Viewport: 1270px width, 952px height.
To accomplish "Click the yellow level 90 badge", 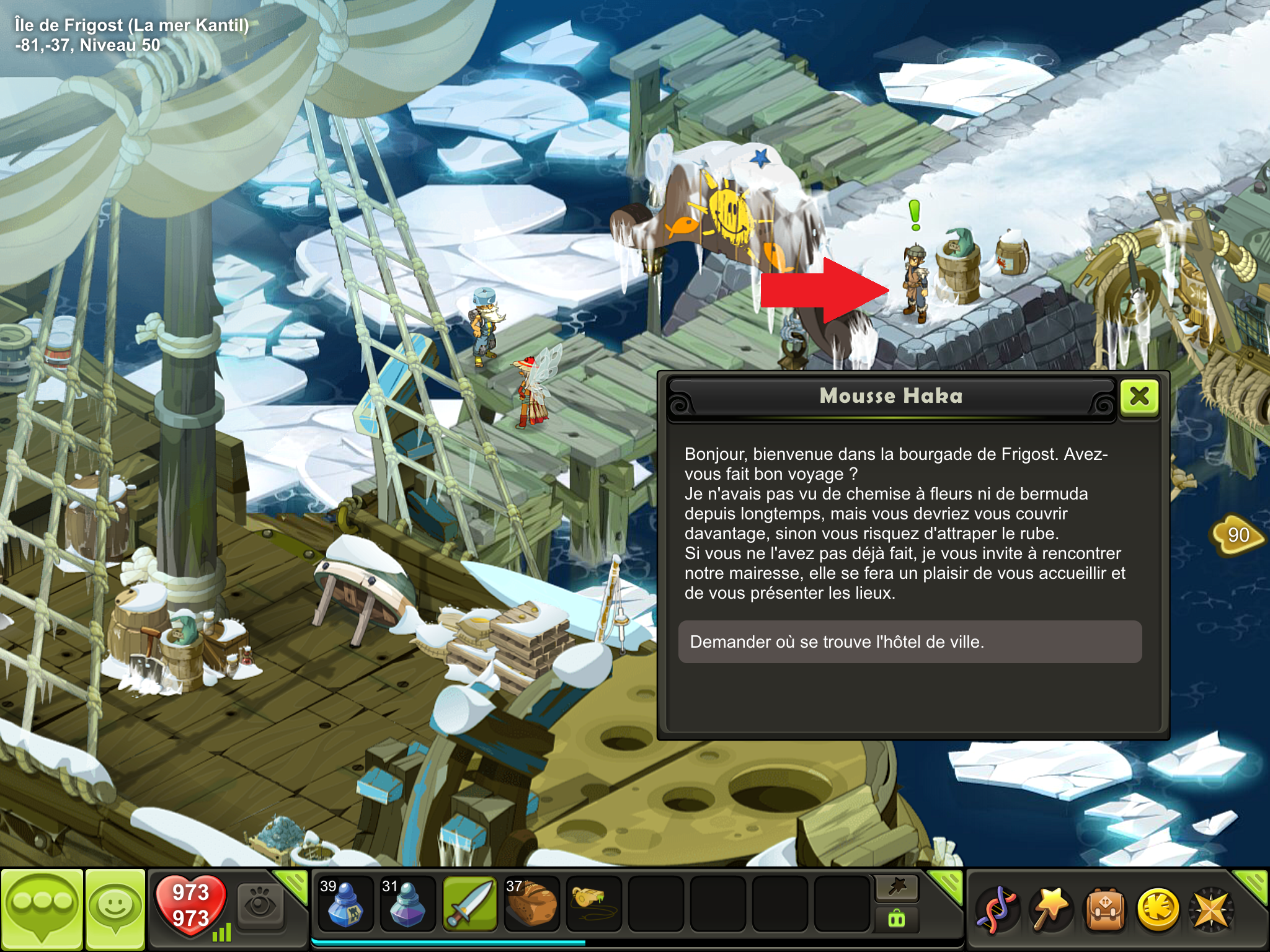I will pyautogui.click(x=1238, y=534).
